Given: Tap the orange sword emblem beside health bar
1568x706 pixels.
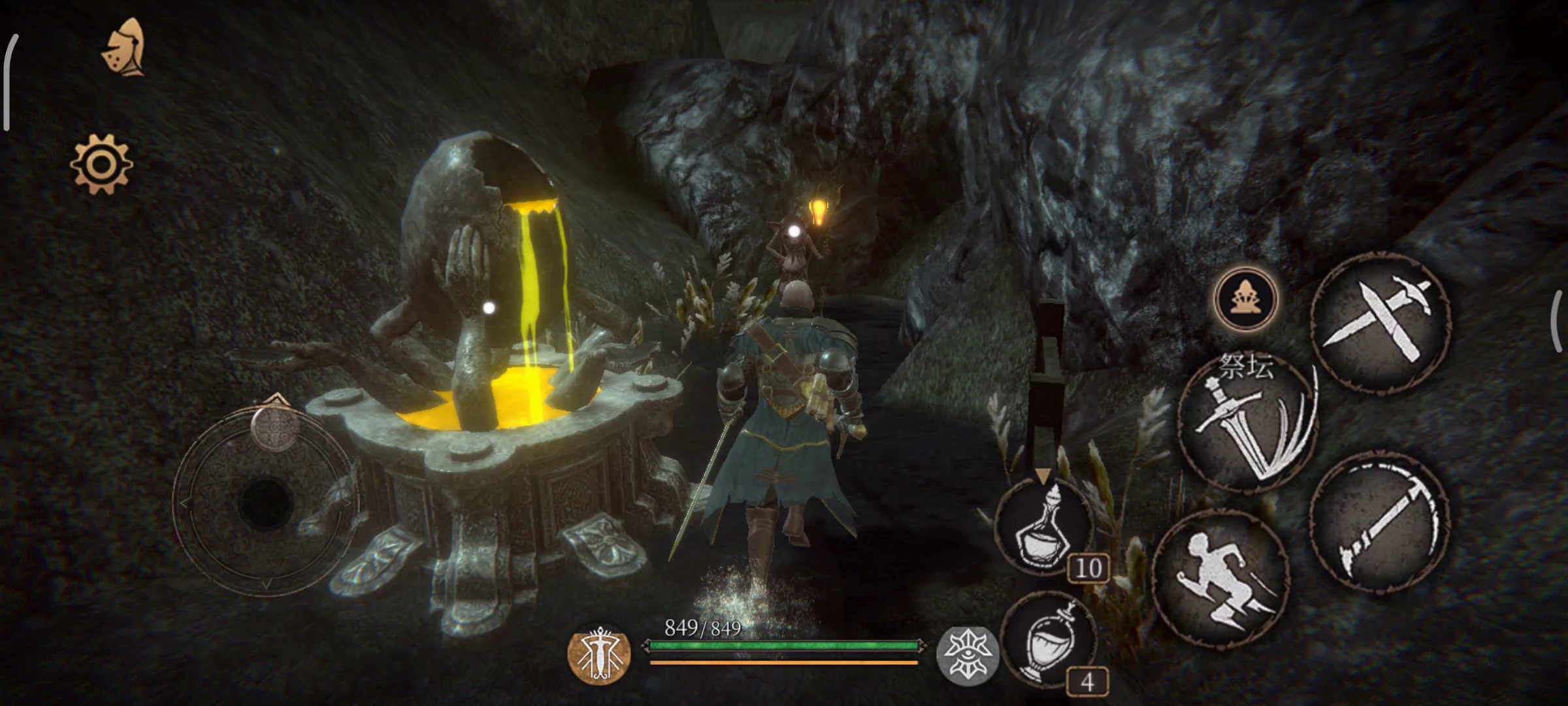Looking at the screenshot, I should (599, 654).
